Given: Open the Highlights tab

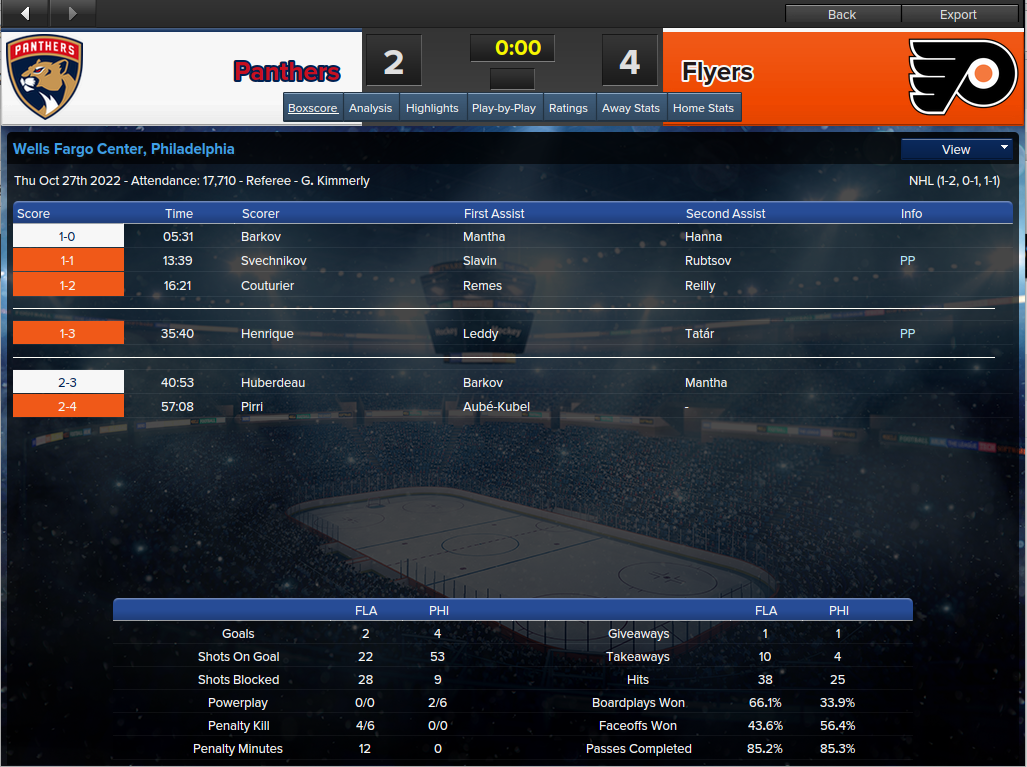Looking at the screenshot, I should click(x=432, y=108).
